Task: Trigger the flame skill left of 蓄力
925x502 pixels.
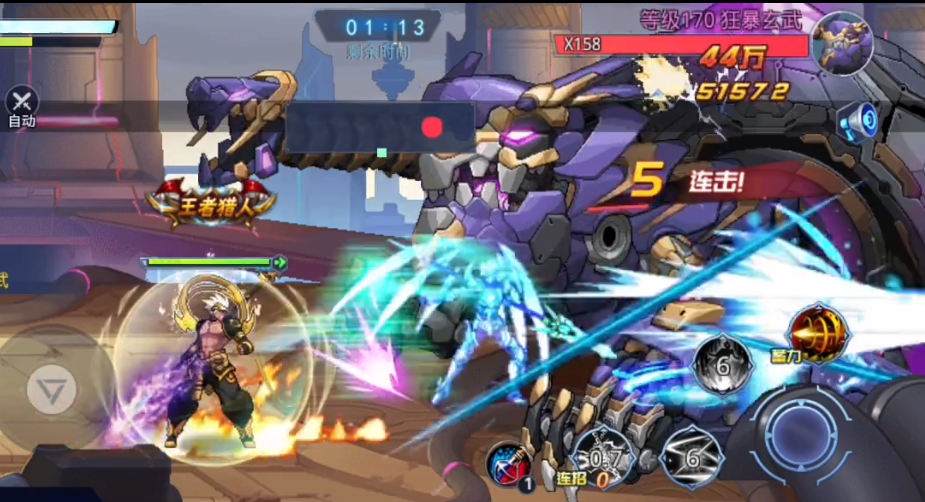Action: 723,363
